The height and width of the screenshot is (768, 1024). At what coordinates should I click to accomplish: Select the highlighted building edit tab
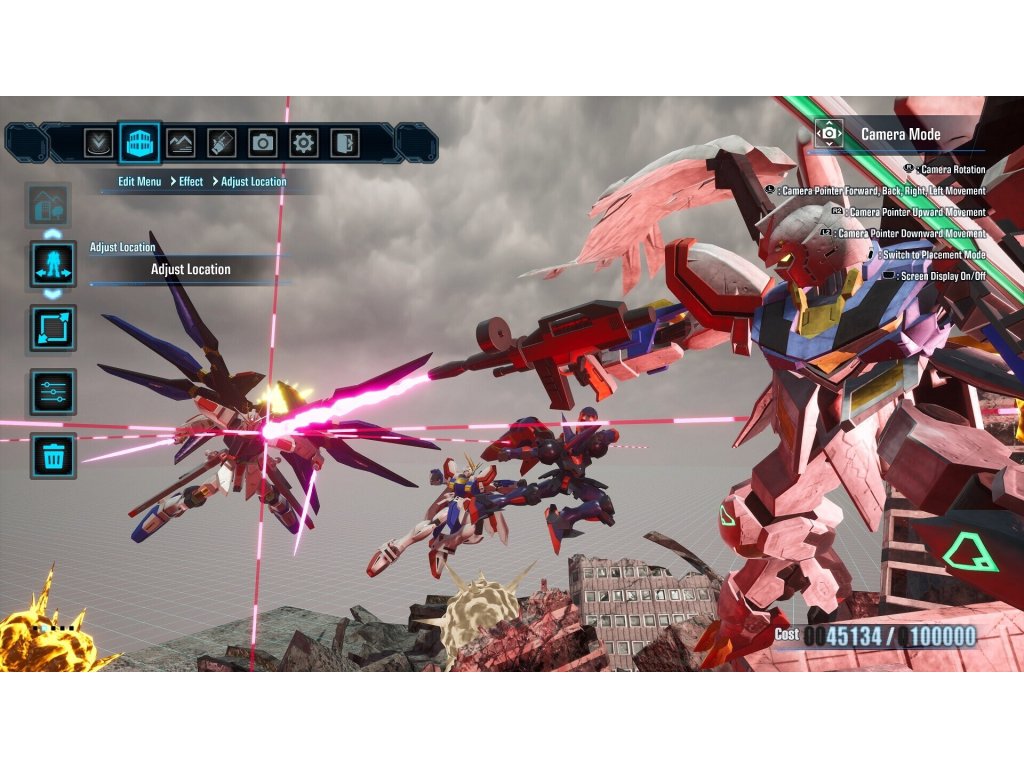(x=139, y=143)
